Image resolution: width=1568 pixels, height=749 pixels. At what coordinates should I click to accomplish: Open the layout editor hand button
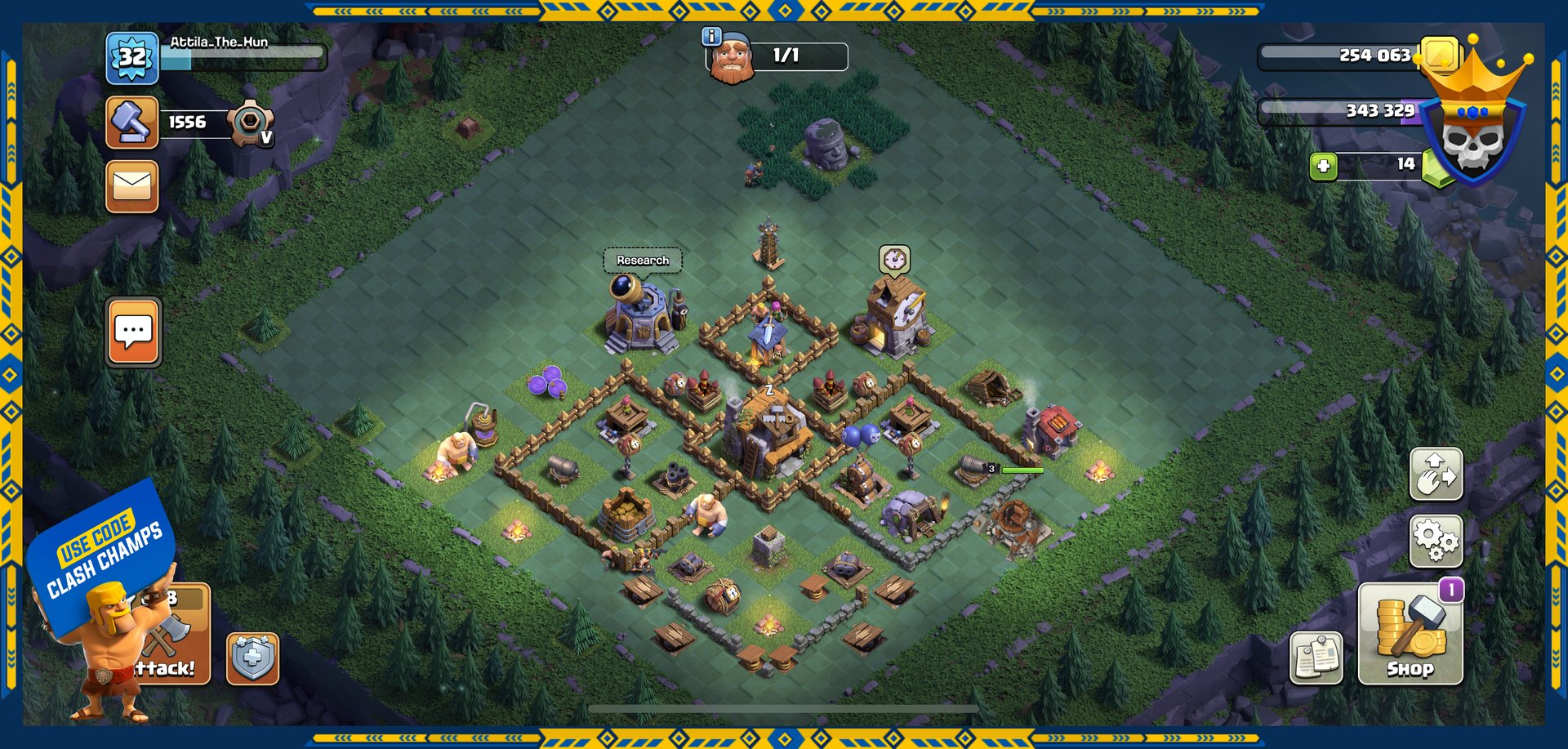pyautogui.click(x=1436, y=474)
